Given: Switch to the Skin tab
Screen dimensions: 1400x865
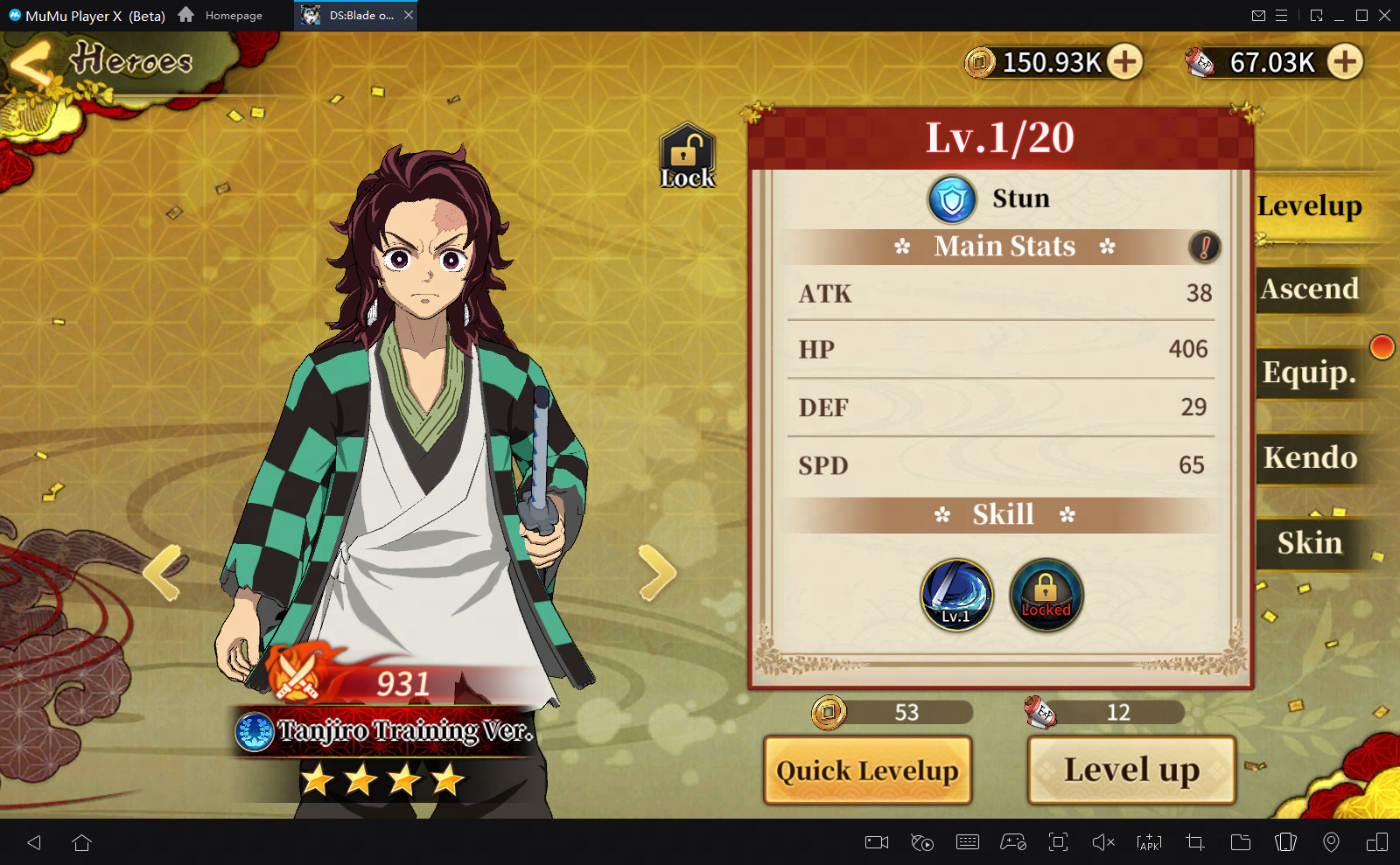Looking at the screenshot, I should pos(1308,543).
